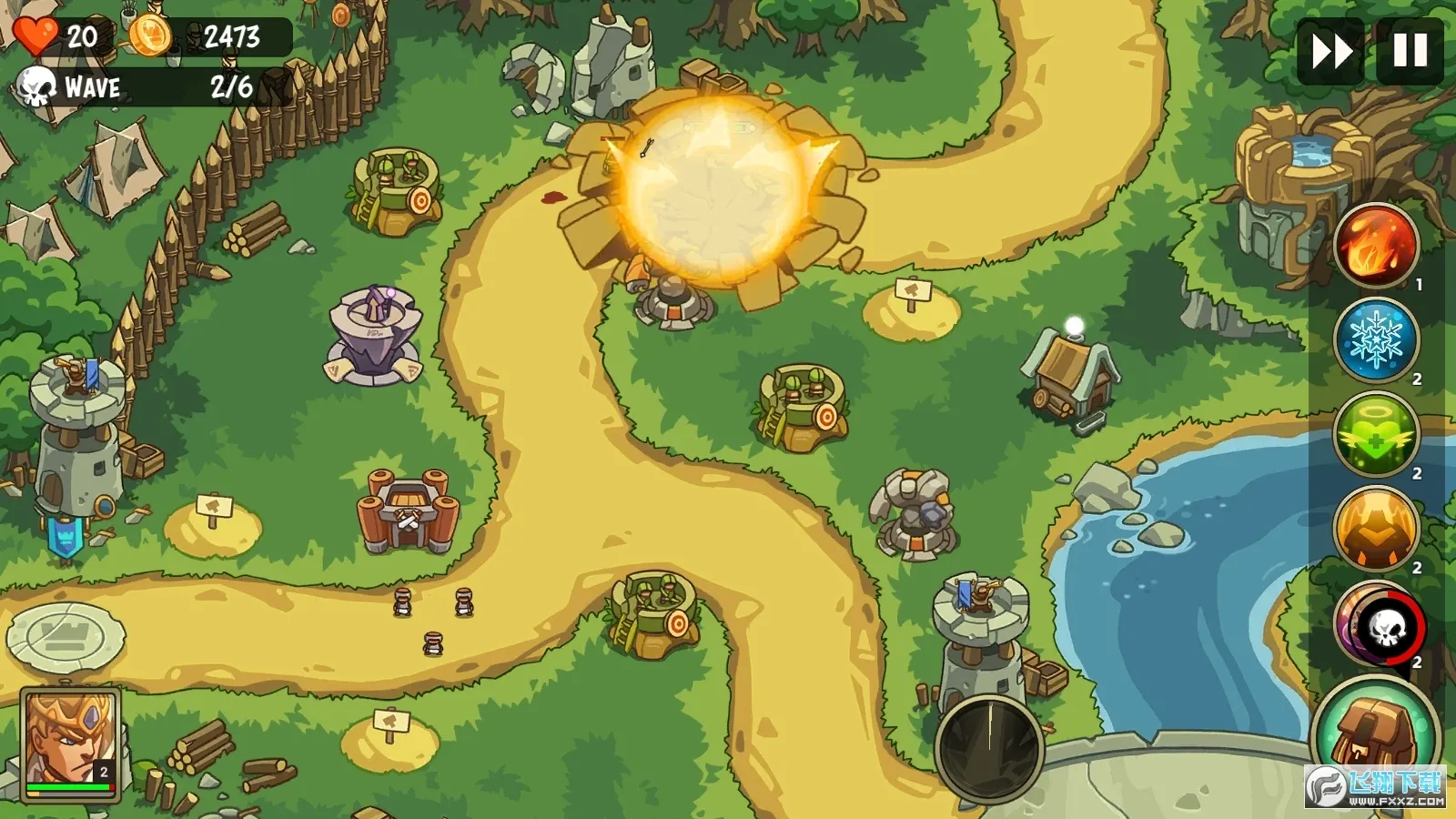This screenshot has width=1456, height=819.
Task: Toggle fast-forward game speed
Action: click(x=1330, y=52)
